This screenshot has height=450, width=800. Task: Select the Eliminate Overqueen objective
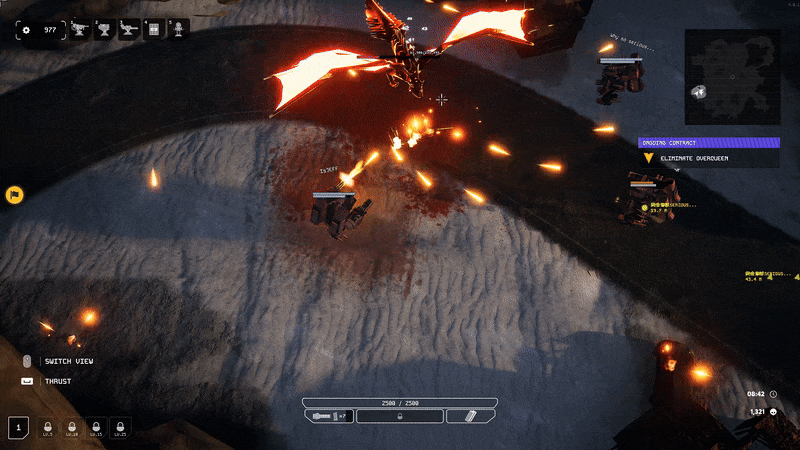pos(708,158)
